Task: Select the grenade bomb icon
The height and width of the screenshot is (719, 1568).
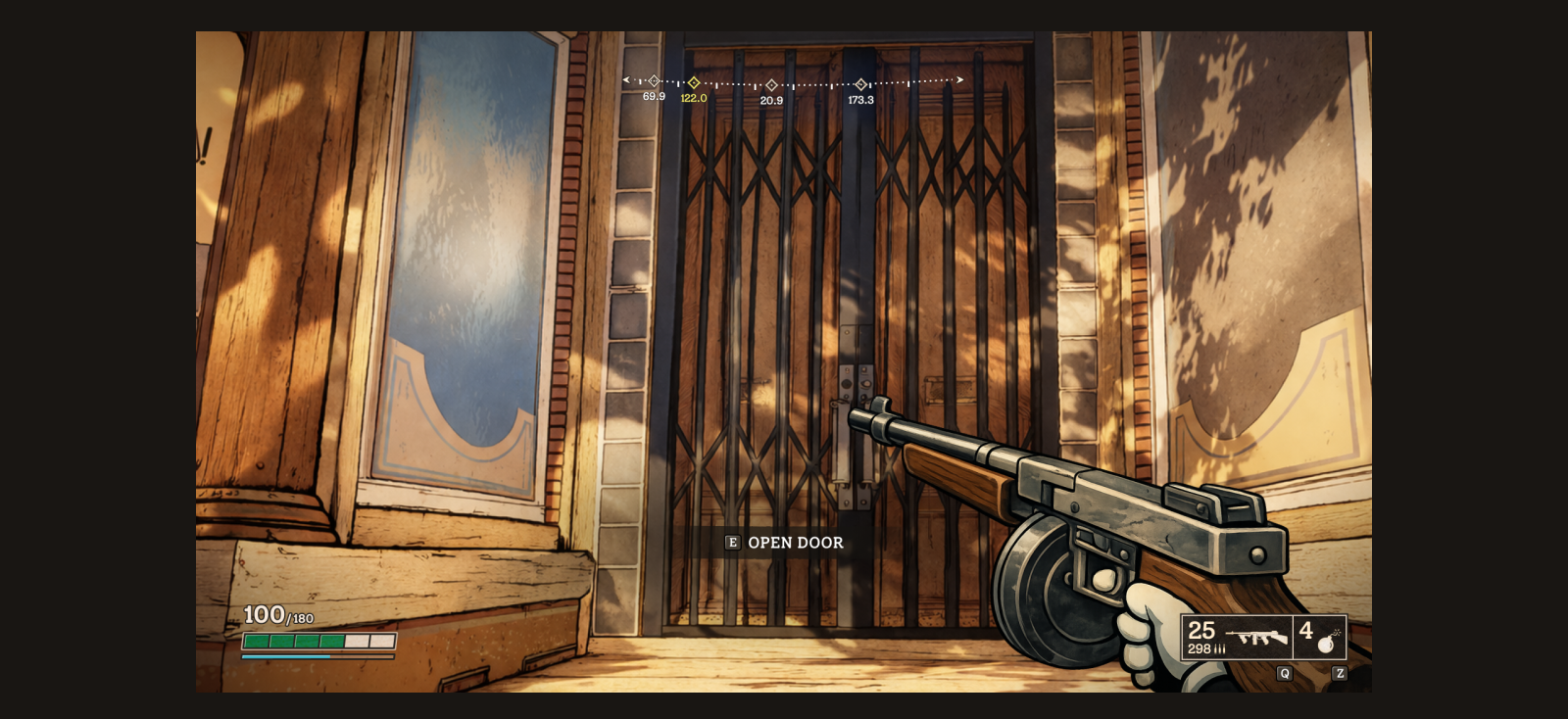Action: 1326,642
